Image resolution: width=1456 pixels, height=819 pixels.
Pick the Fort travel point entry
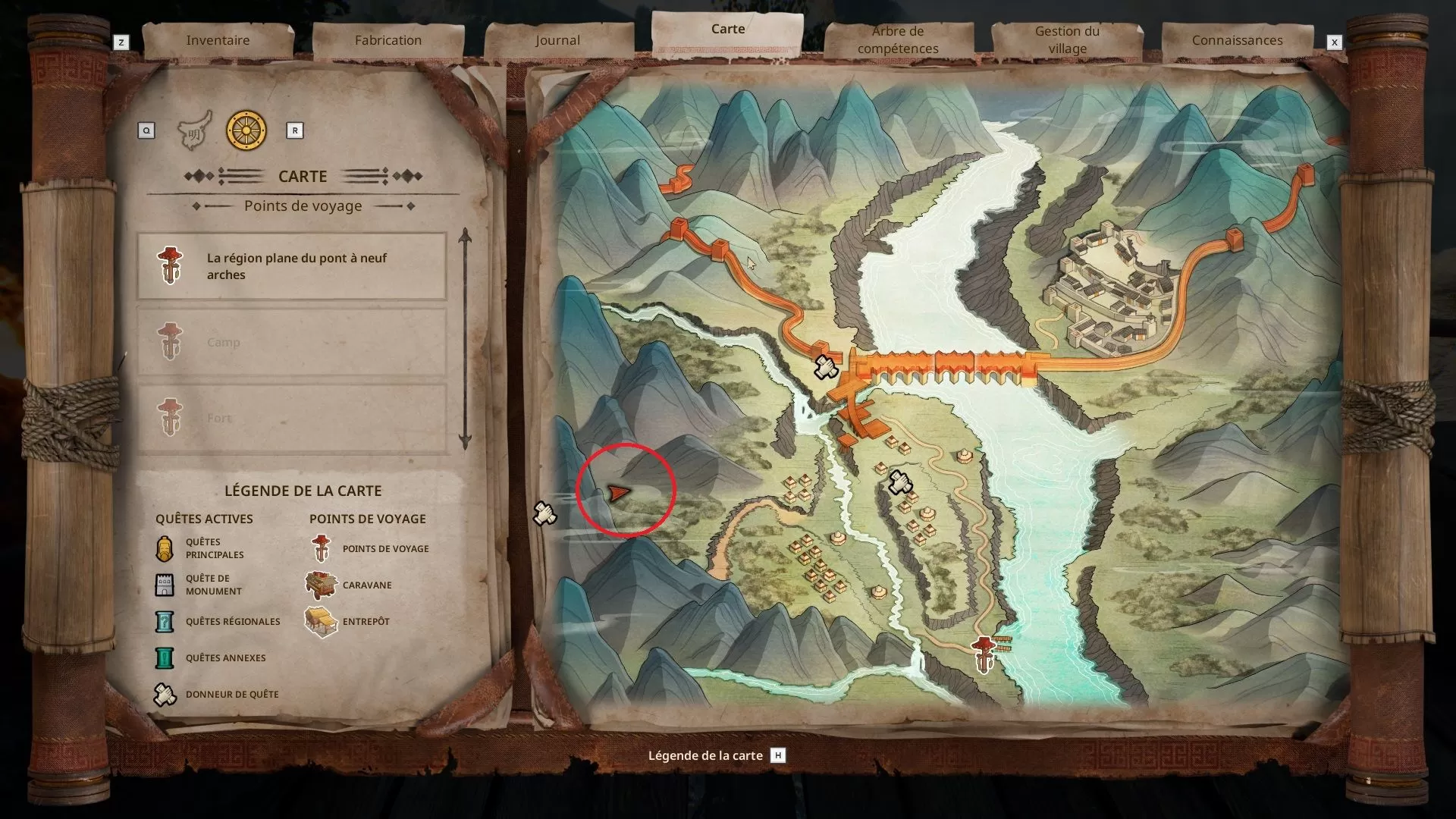click(x=292, y=418)
